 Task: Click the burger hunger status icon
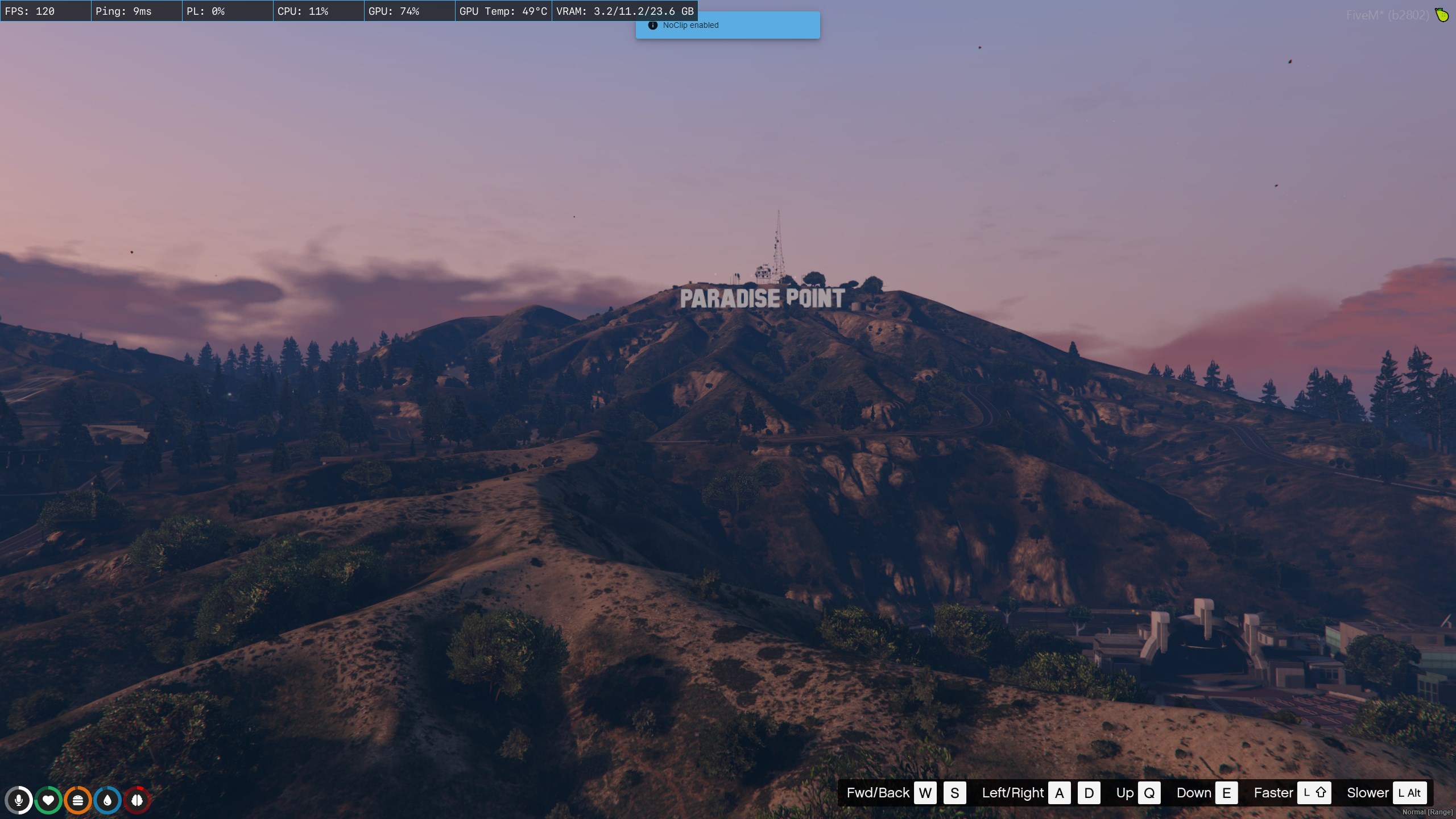pos(78,800)
